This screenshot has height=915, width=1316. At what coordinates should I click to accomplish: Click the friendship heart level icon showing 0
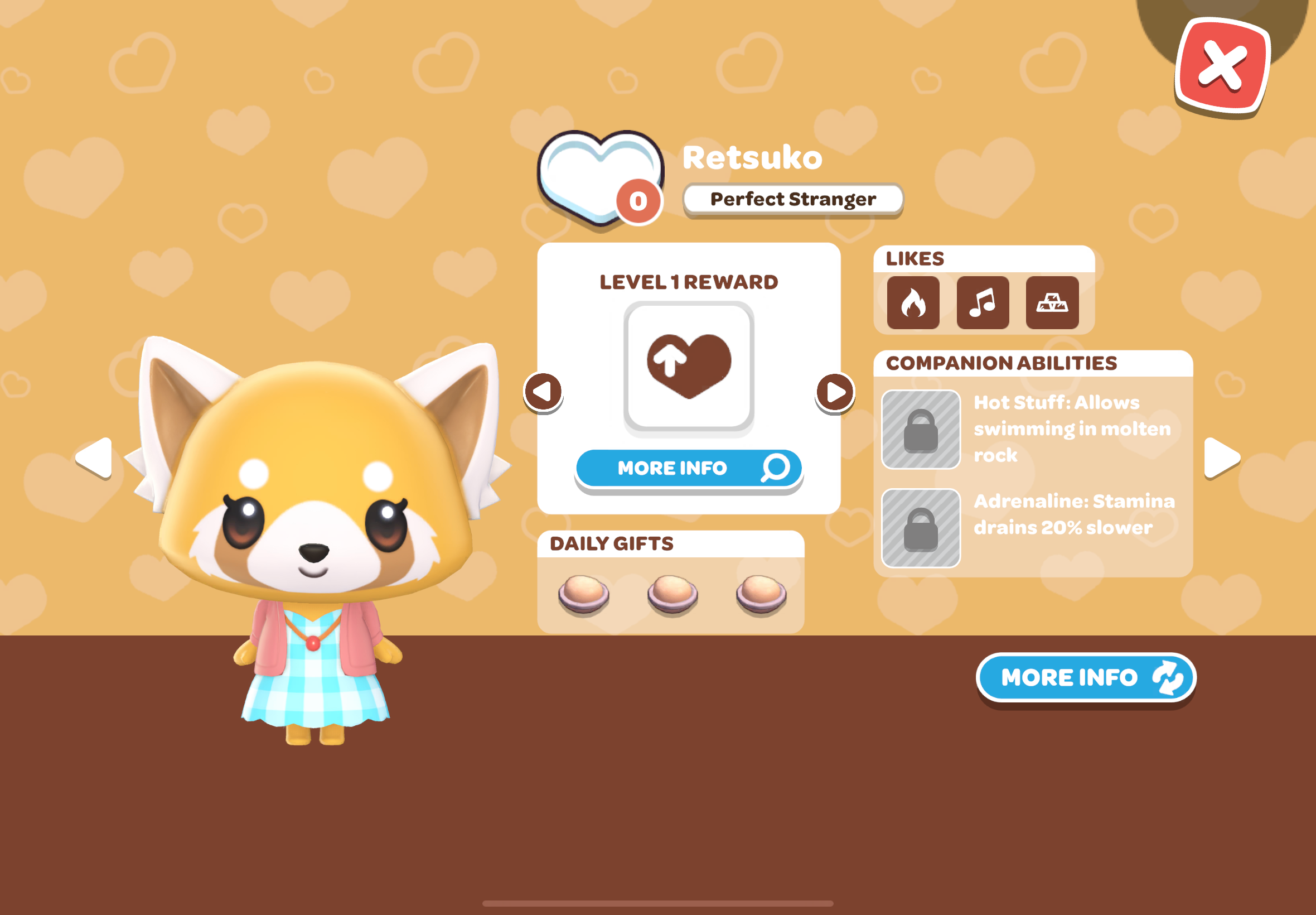click(600, 178)
